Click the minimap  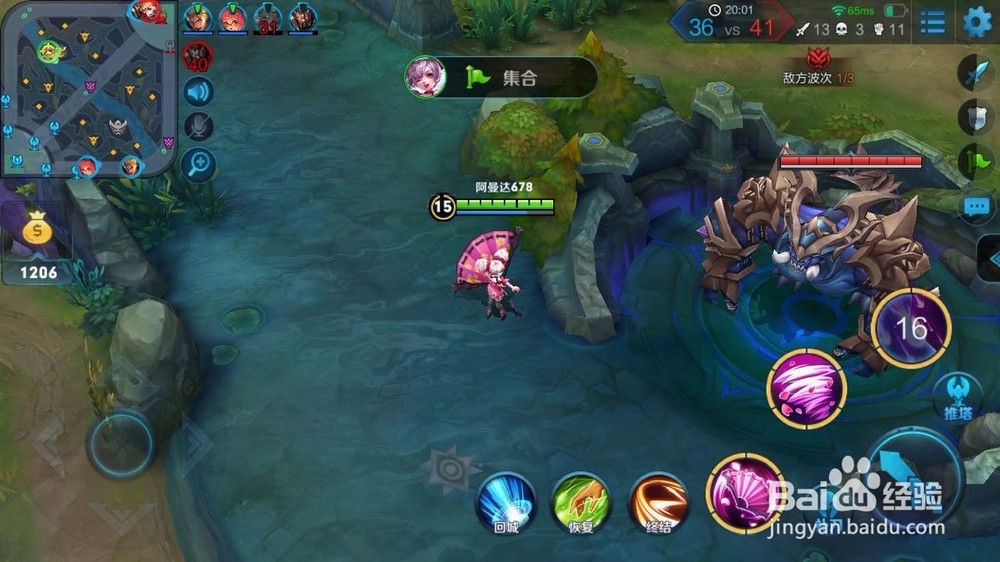88,88
